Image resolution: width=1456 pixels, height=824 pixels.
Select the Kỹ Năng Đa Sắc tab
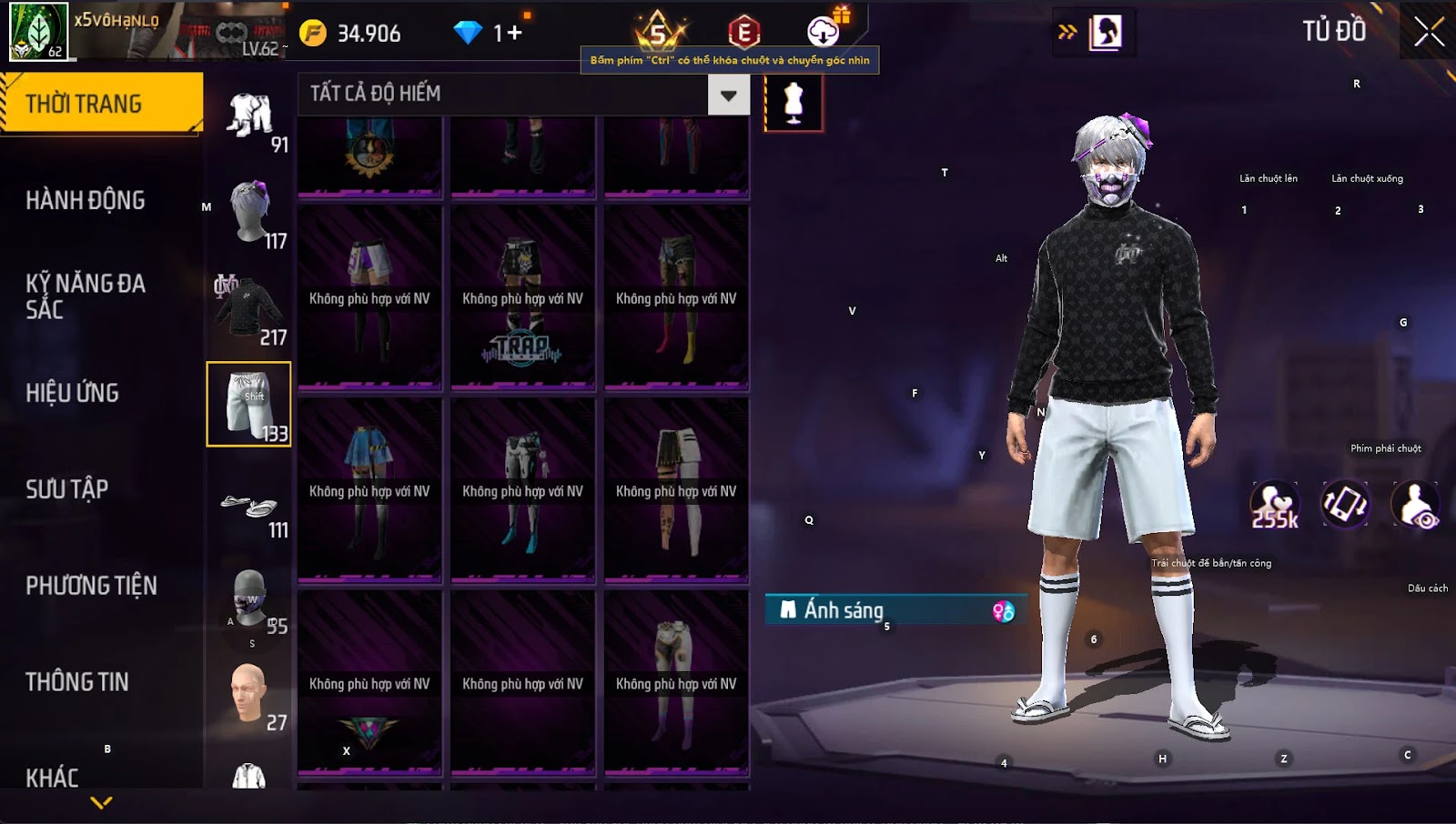click(86, 296)
